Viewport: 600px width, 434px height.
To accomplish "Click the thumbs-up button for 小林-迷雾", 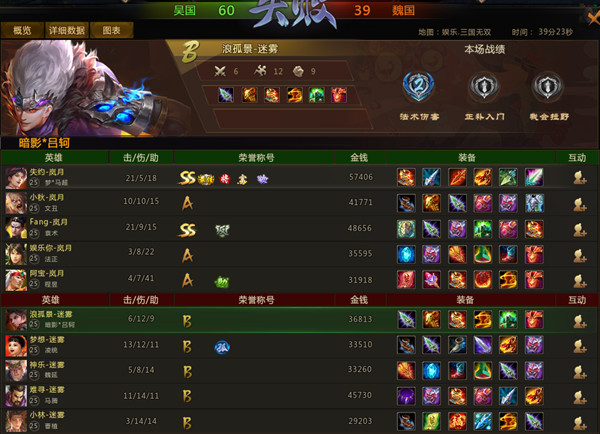I will coord(577,423).
